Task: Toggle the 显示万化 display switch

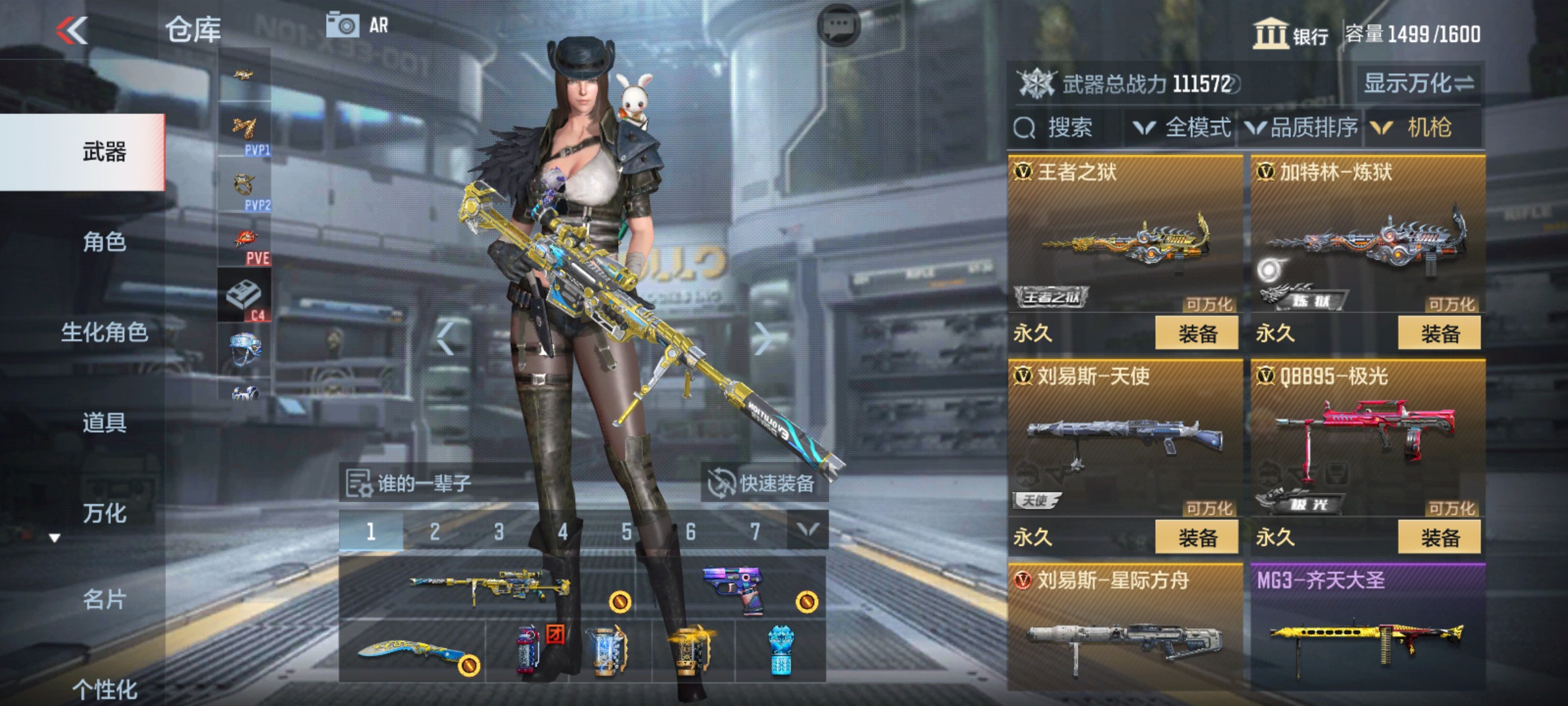Action: [1415, 82]
